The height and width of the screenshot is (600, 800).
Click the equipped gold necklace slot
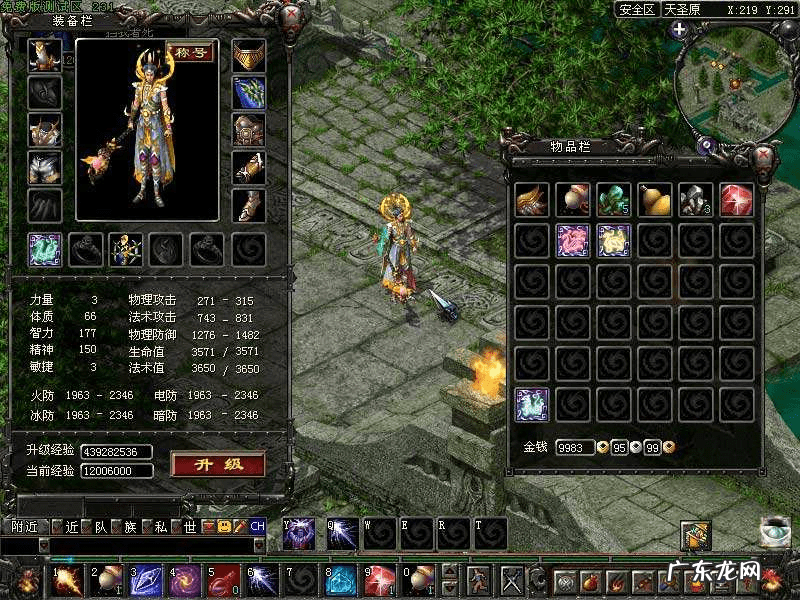(x=249, y=55)
